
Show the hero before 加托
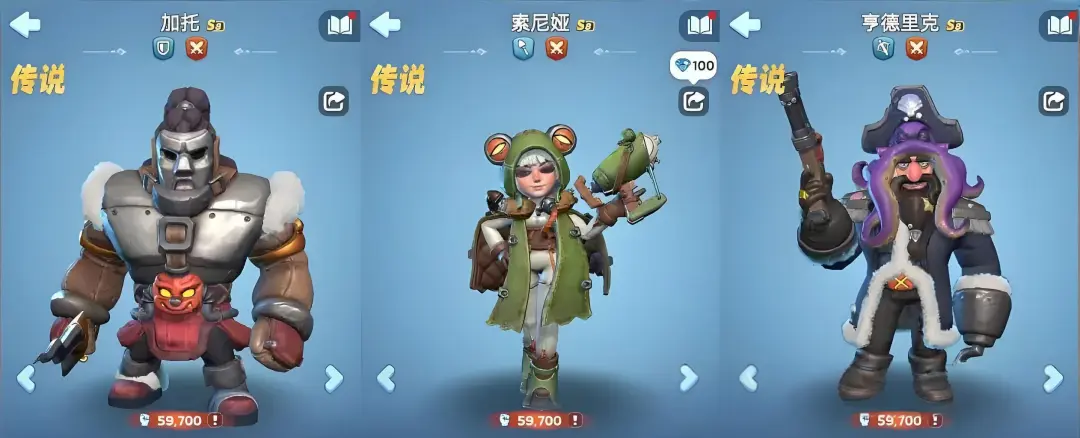26,378
